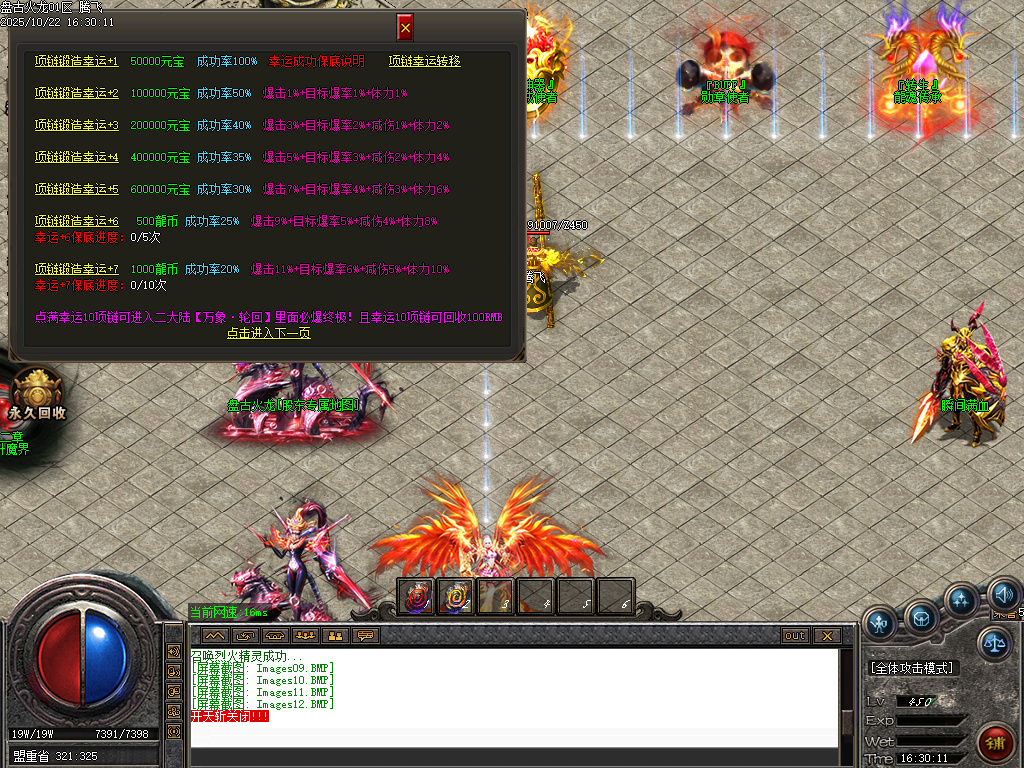
Task: Use the second hotbar slot orange spiral item
Action: [x=456, y=597]
